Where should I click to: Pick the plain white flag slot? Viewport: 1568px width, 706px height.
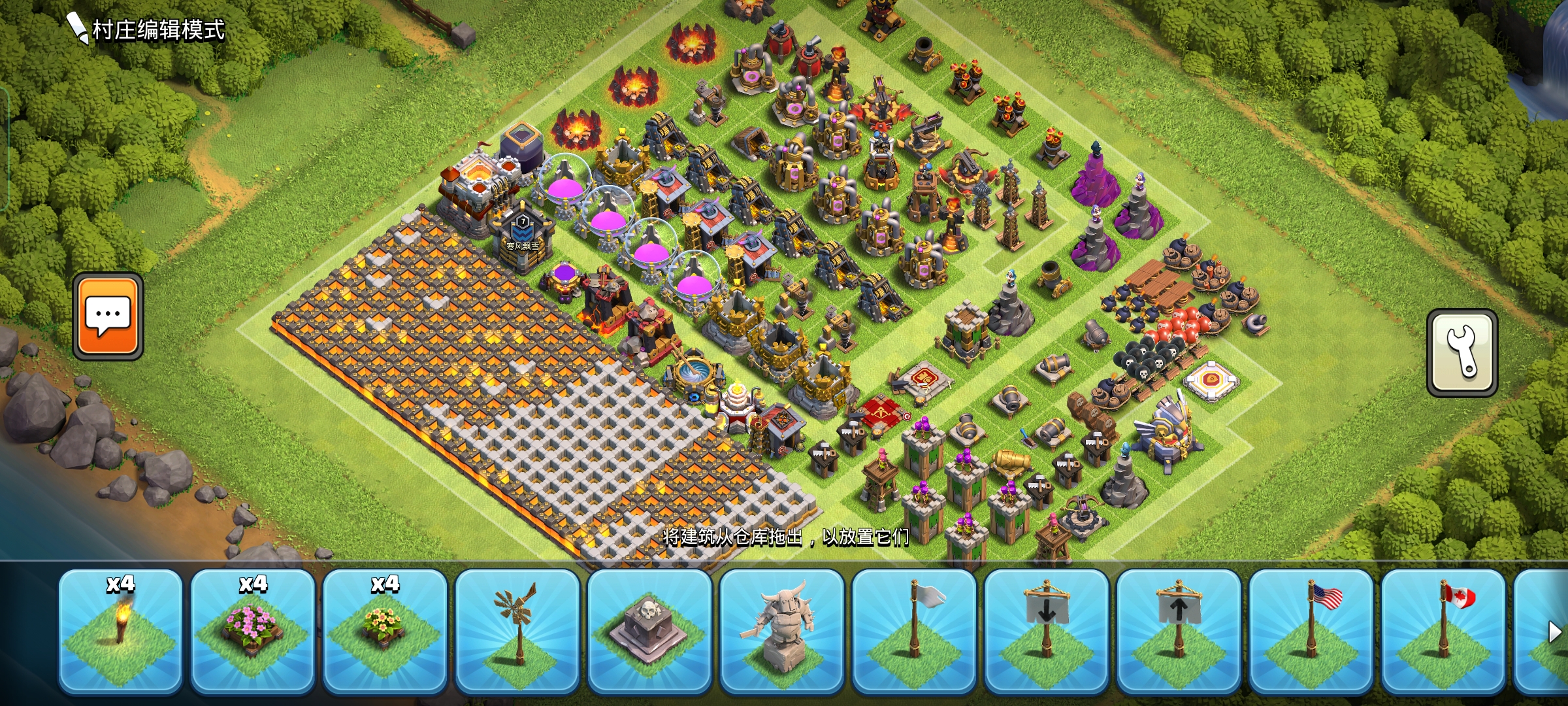pyautogui.click(x=914, y=631)
